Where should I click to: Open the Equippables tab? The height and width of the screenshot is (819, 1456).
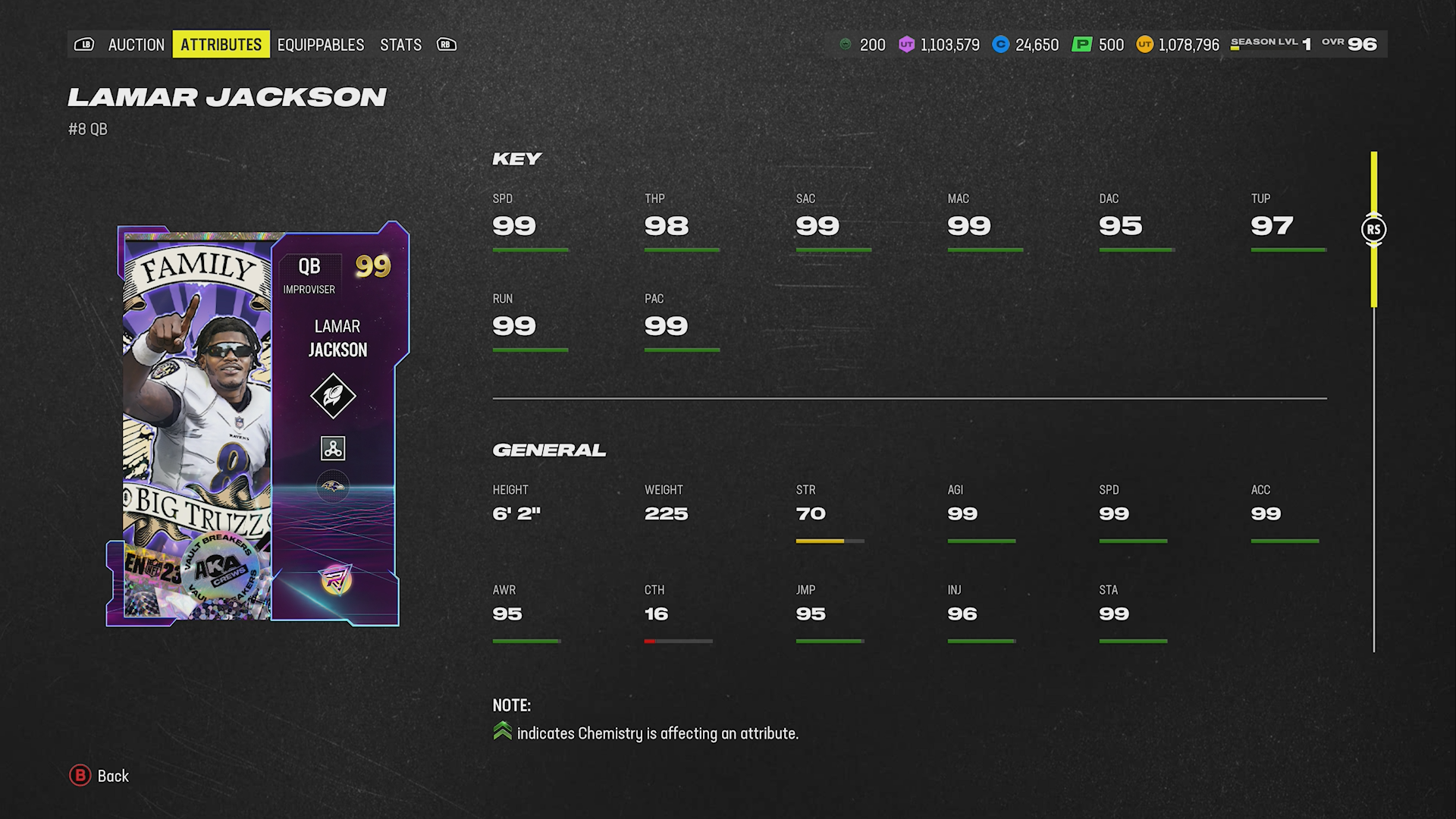[x=320, y=45]
